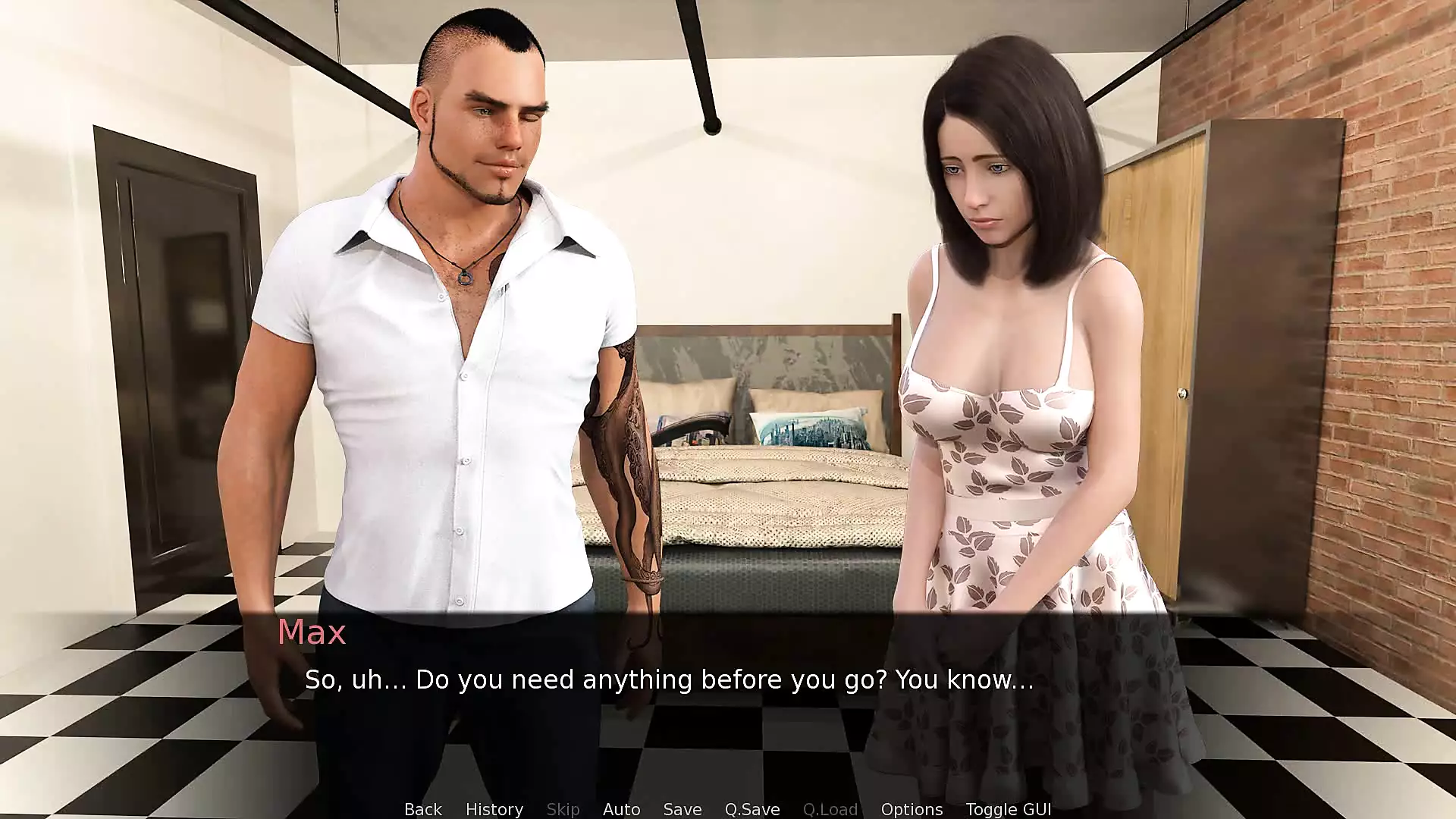1456x819 pixels.
Task: Open the Options screen
Action: click(912, 809)
